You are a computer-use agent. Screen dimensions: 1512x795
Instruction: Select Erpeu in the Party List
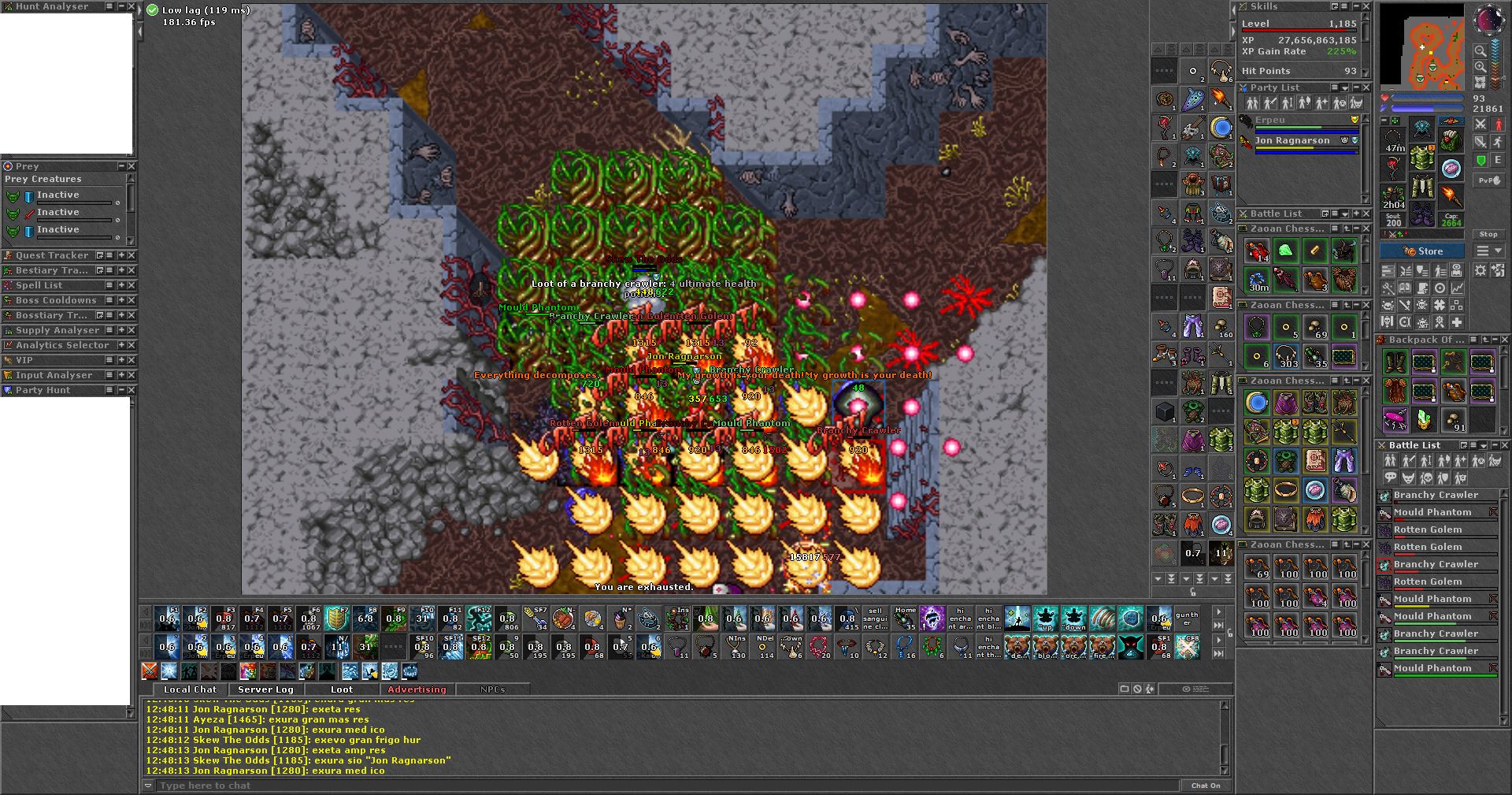(x=1269, y=121)
